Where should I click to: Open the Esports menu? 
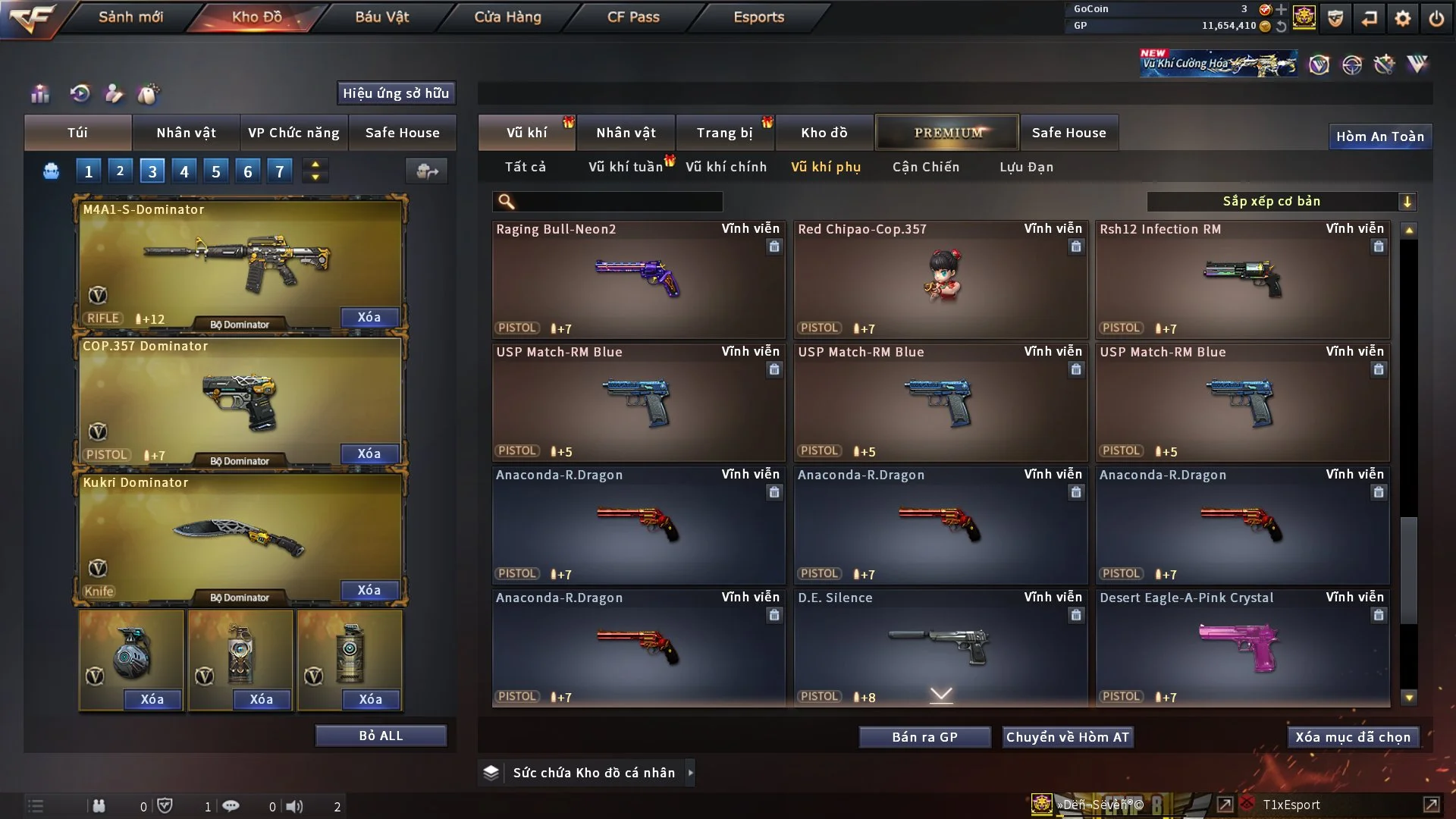pos(758,17)
